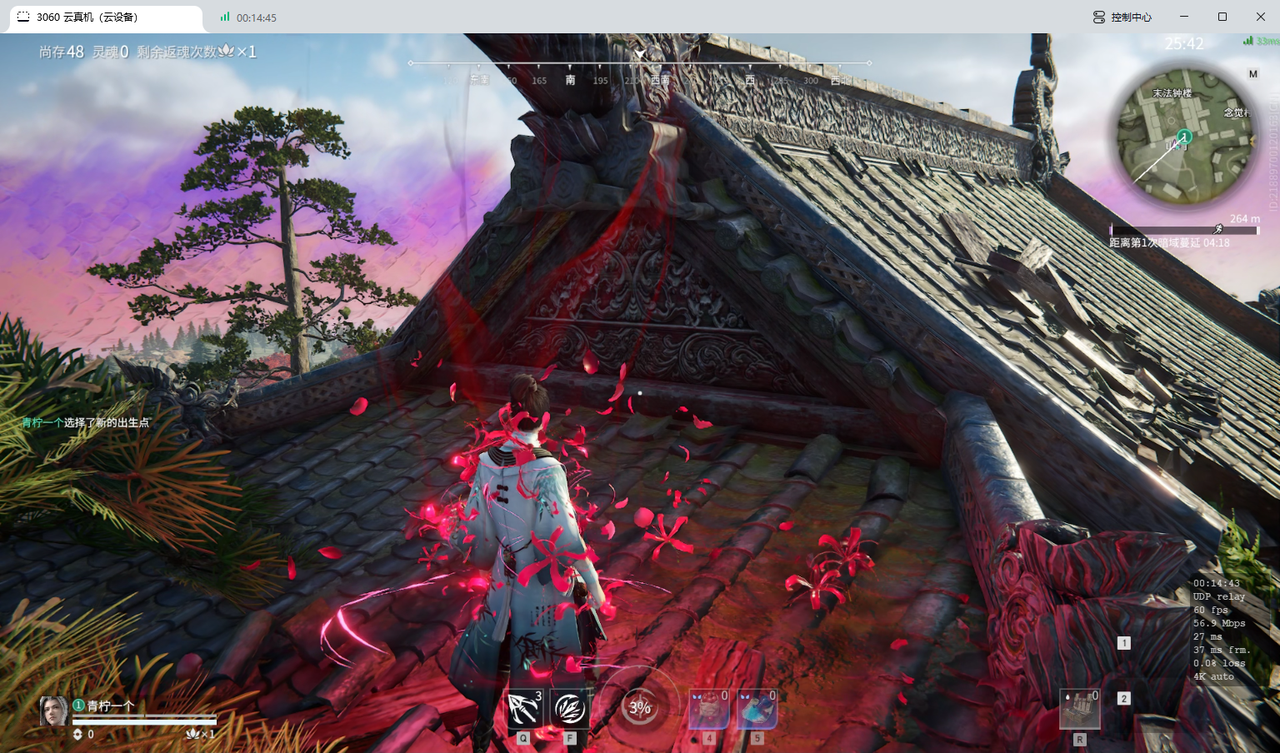
Task: Open the 控制中心 control center
Action: (1122, 17)
